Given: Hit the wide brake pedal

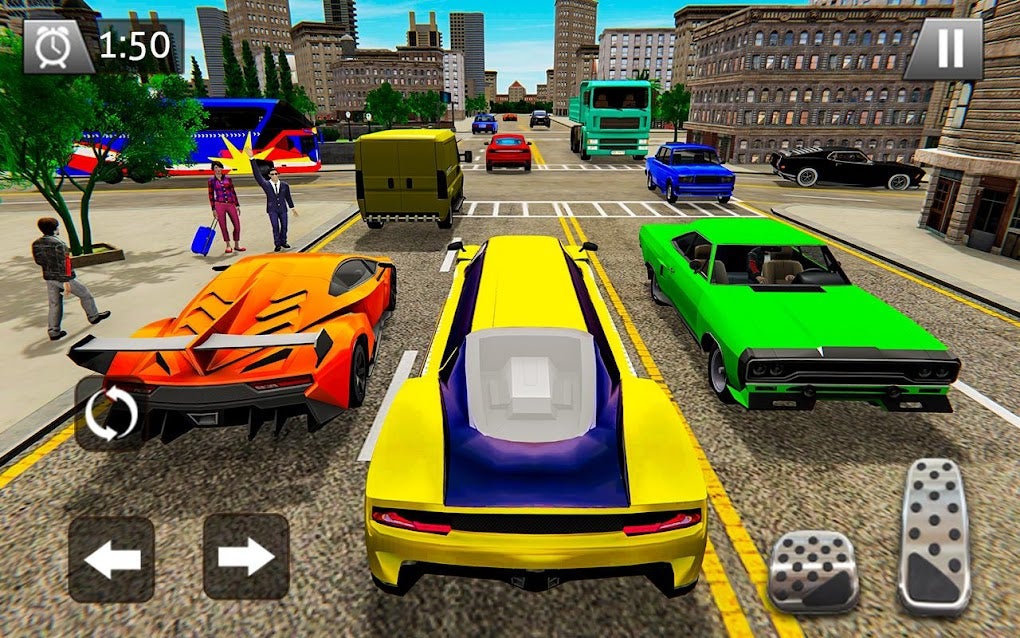Looking at the screenshot, I should pyautogui.click(x=813, y=571).
